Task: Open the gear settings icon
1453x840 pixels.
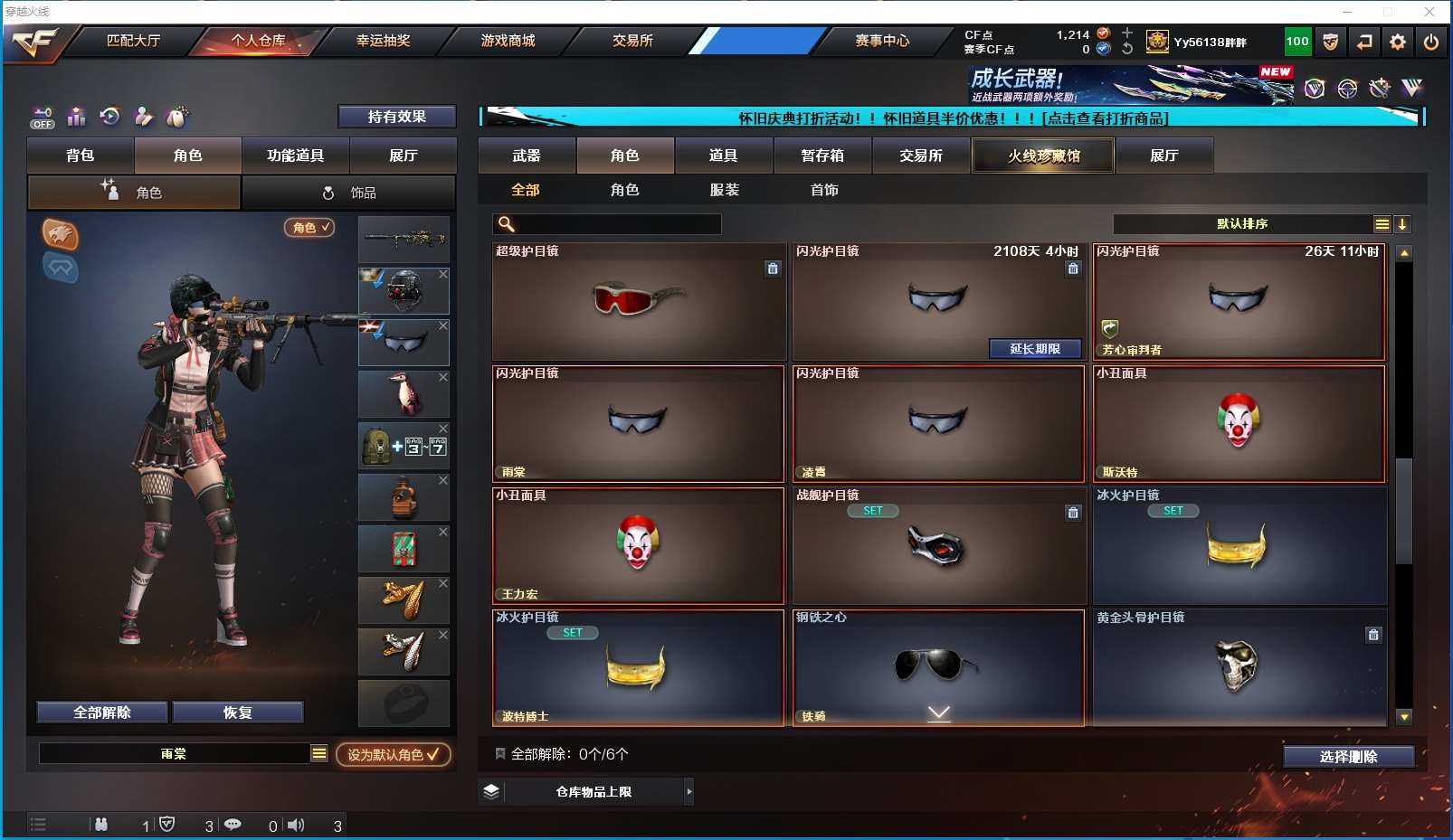Action: point(1398,42)
